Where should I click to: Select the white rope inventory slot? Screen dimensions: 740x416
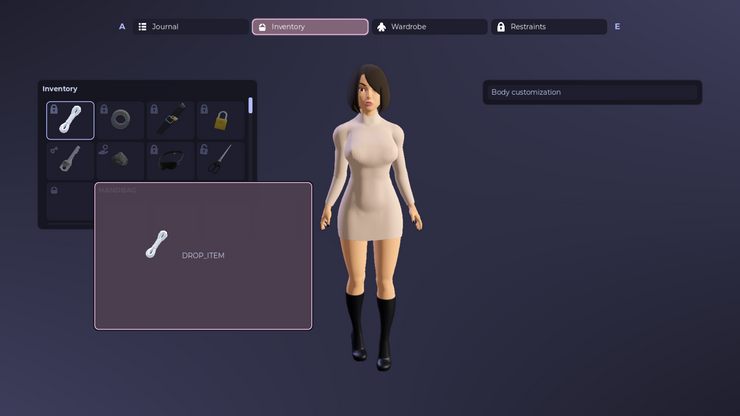tap(70, 120)
